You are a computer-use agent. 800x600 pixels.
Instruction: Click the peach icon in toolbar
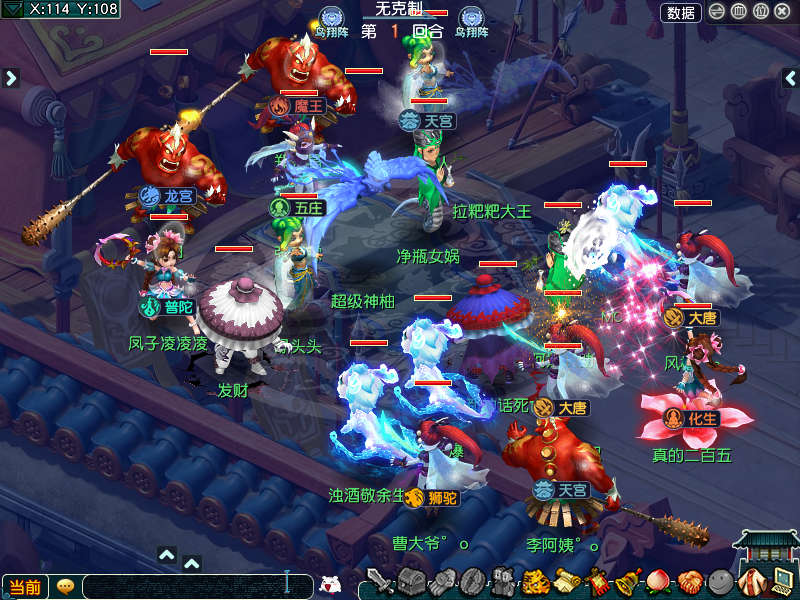coord(658,581)
